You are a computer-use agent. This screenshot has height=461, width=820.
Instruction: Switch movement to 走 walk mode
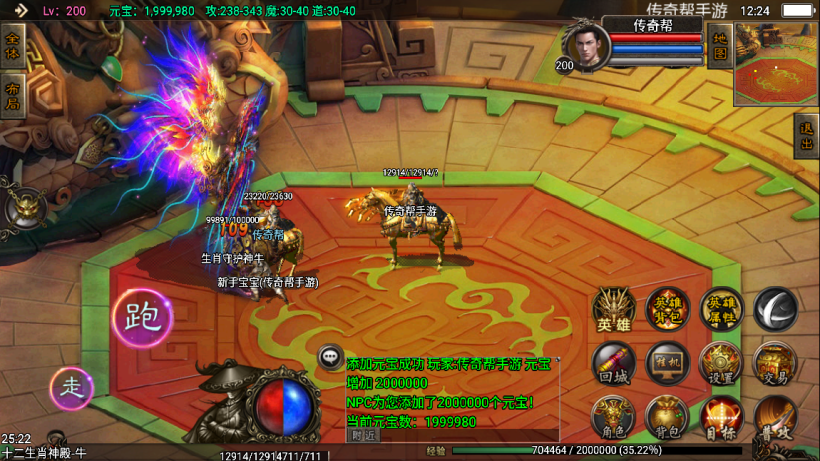(x=72, y=388)
